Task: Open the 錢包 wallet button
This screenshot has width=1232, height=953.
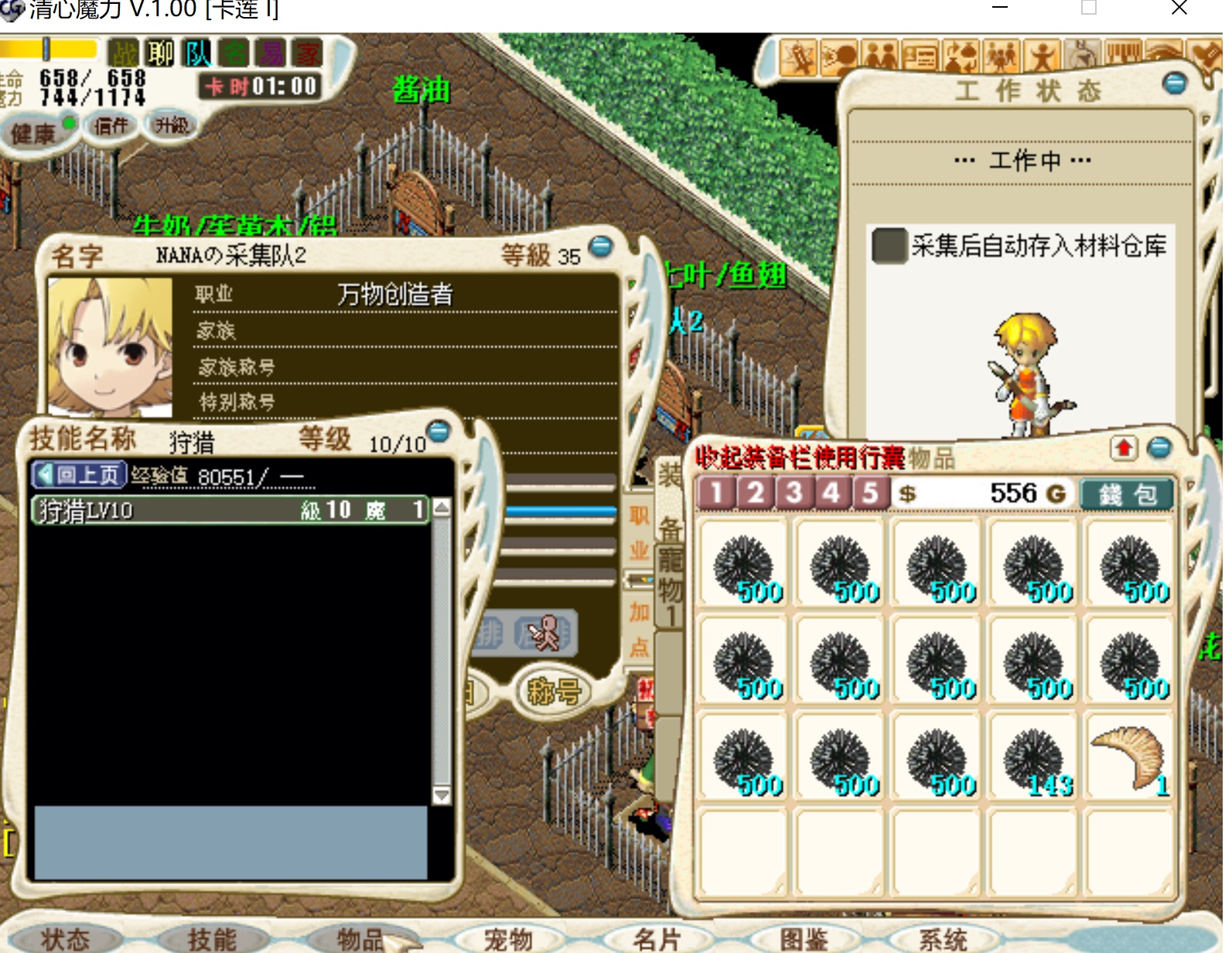Action: [x=1126, y=494]
